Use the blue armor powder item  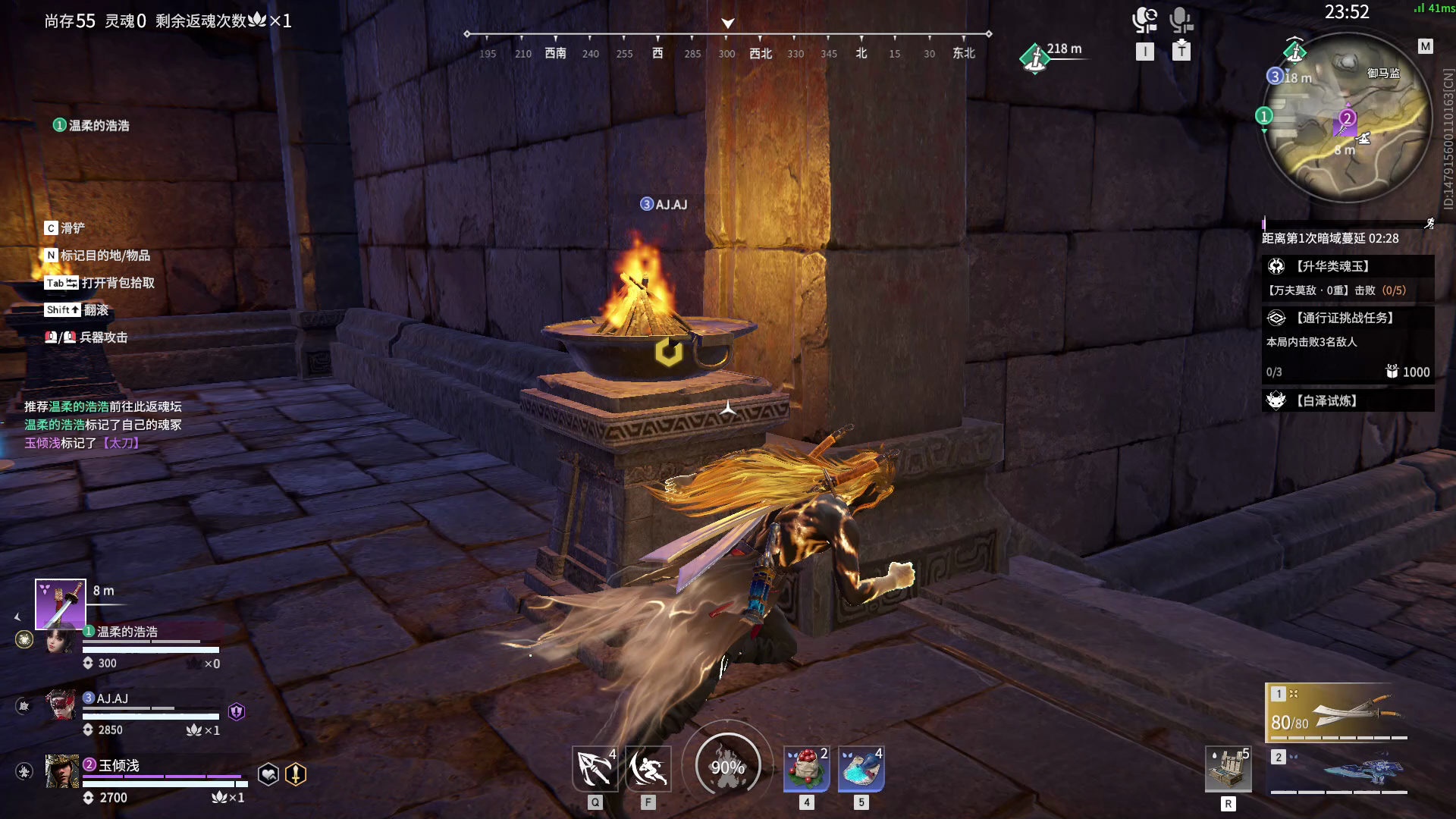click(x=861, y=769)
